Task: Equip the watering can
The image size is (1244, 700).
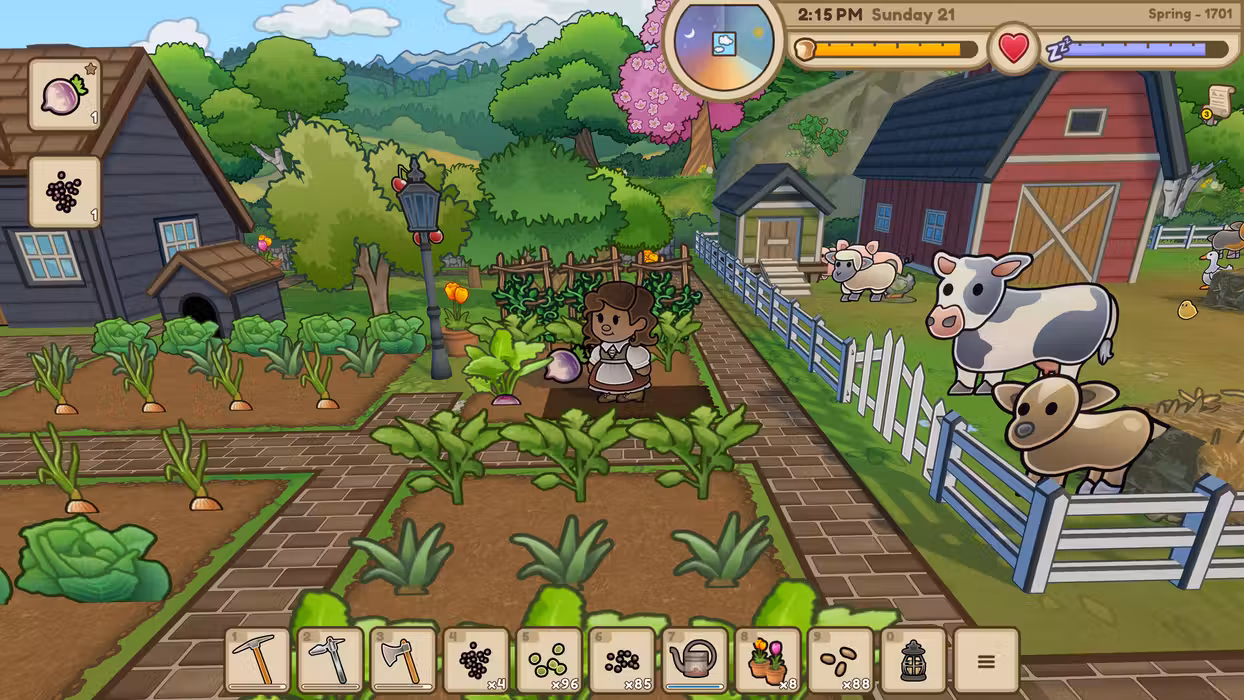Action: (x=695, y=660)
